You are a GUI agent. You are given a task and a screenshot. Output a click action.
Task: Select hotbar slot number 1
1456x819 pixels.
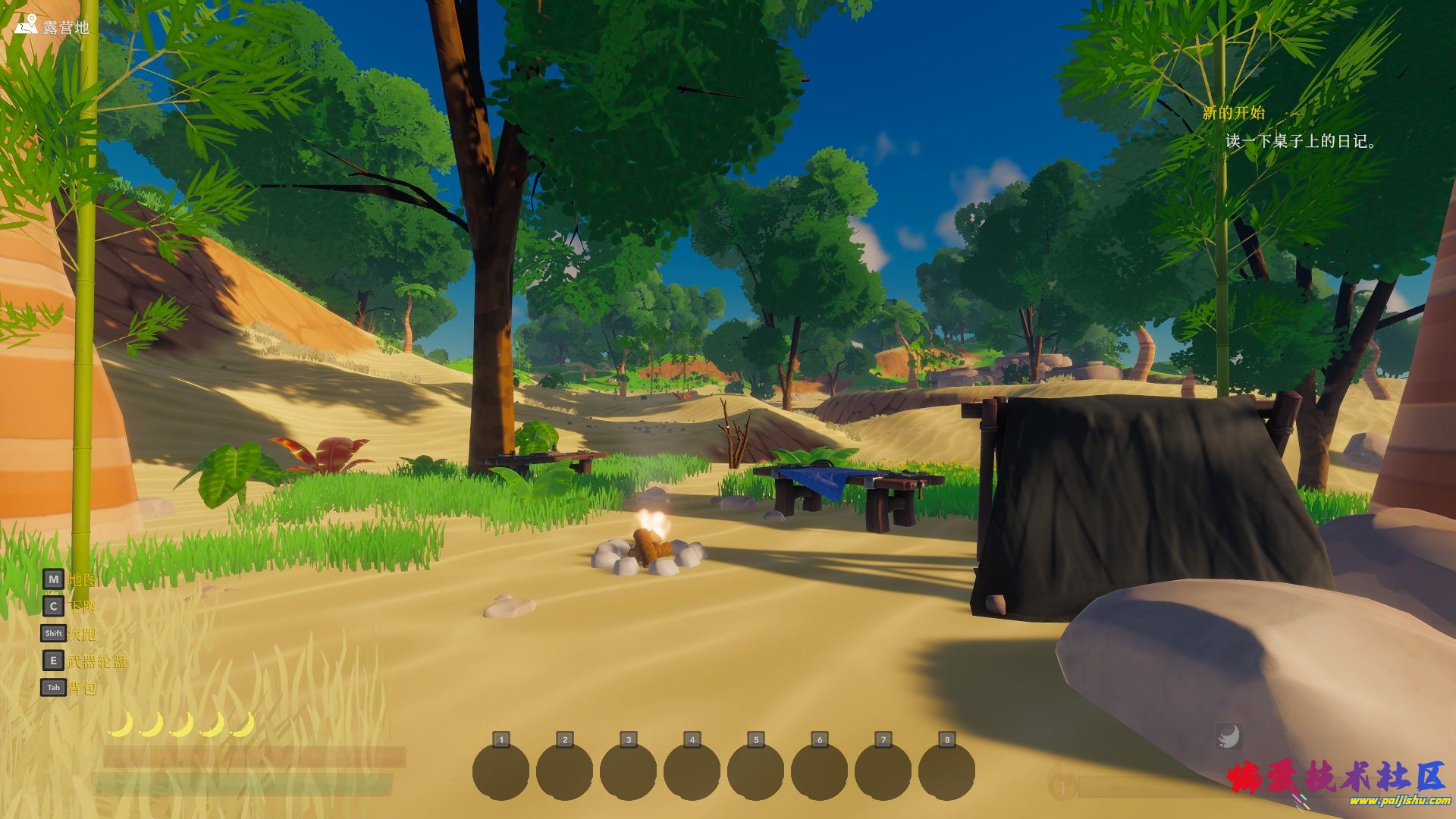tap(500, 771)
